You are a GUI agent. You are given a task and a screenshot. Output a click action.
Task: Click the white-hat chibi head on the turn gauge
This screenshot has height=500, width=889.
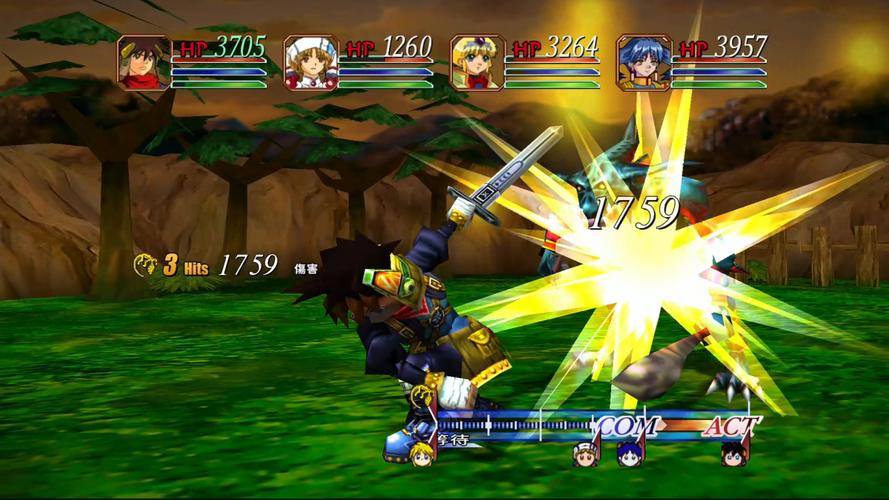(x=585, y=455)
